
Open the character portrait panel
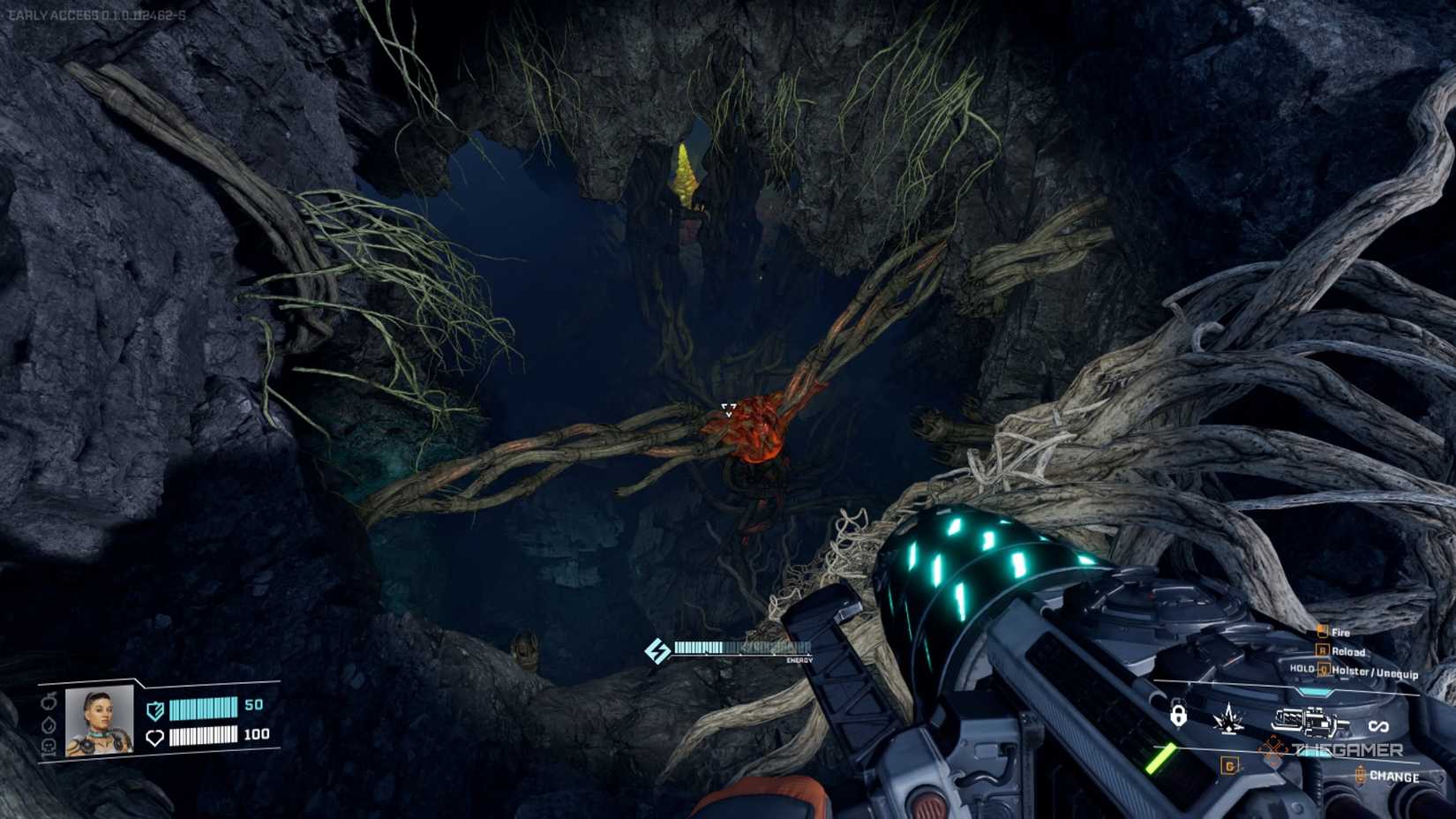click(x=99, y=723)
